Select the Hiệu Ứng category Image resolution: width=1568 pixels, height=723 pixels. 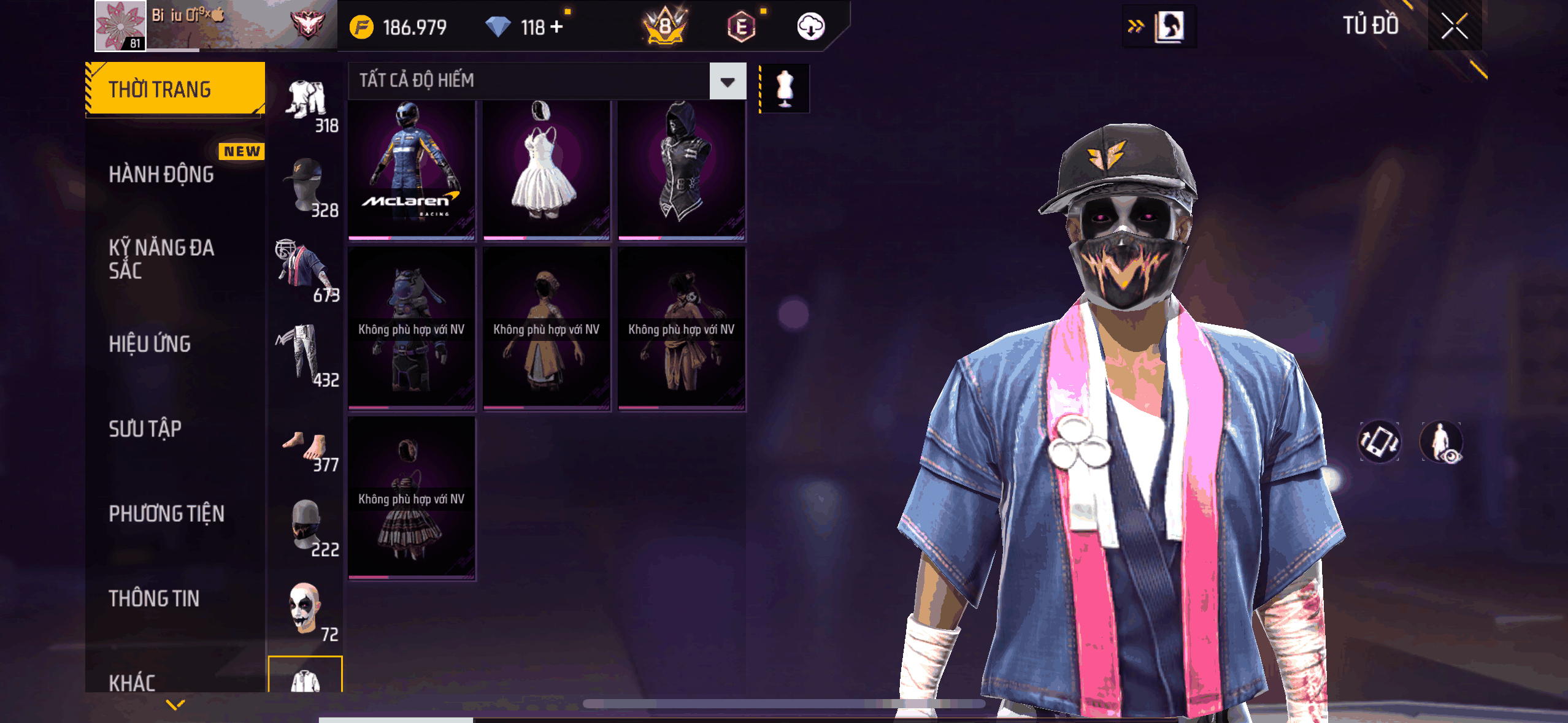click(x=150, y=344)
